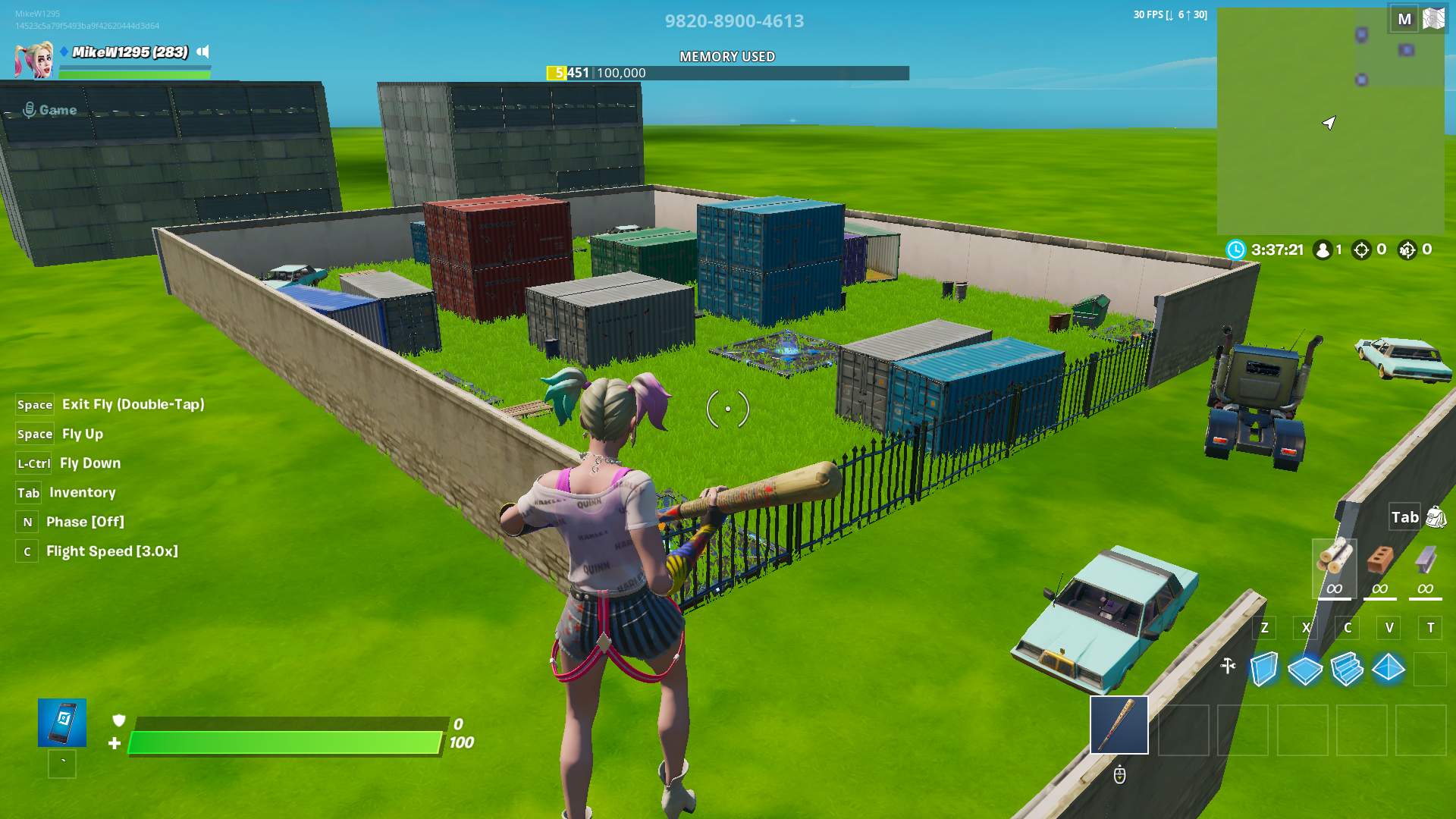Open inventory via the Tab keybind hint
This screenshot has height=819, width=1456.
28,492
